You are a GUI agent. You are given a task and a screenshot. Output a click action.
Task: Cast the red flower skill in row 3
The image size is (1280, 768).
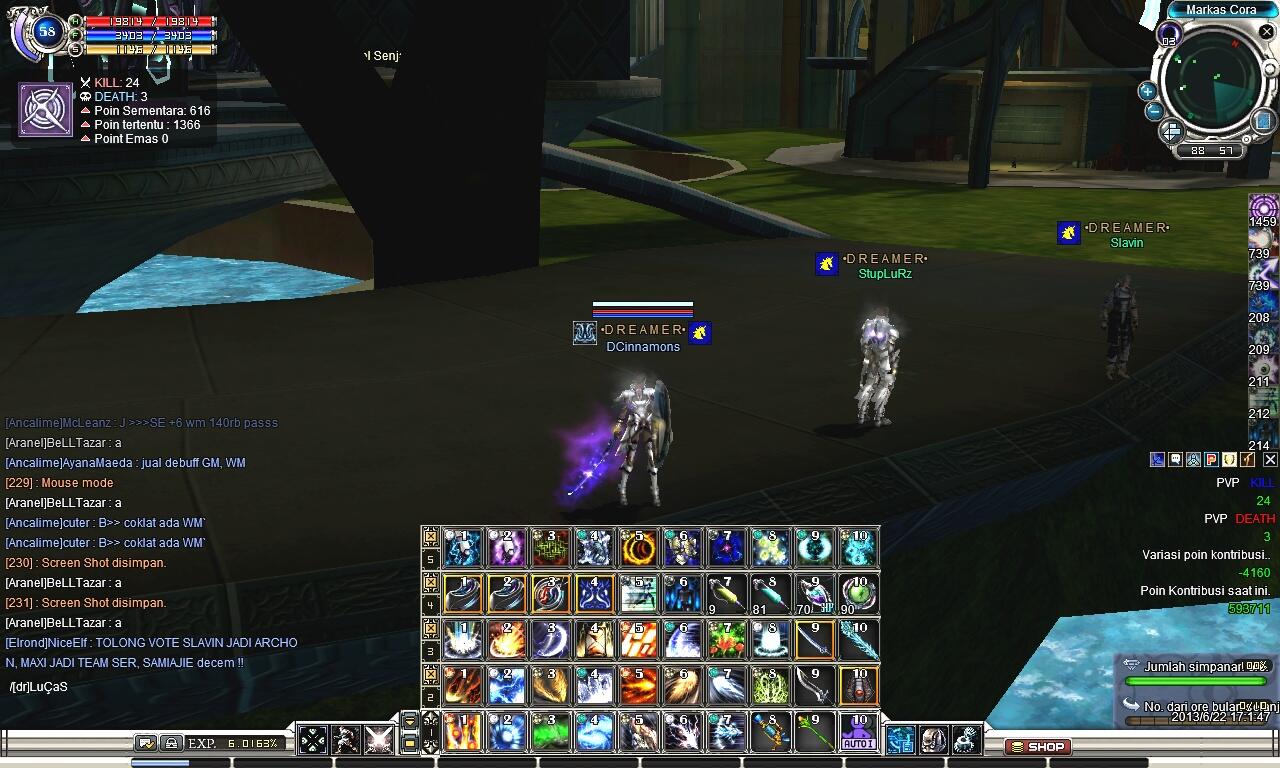click(726, 640)
